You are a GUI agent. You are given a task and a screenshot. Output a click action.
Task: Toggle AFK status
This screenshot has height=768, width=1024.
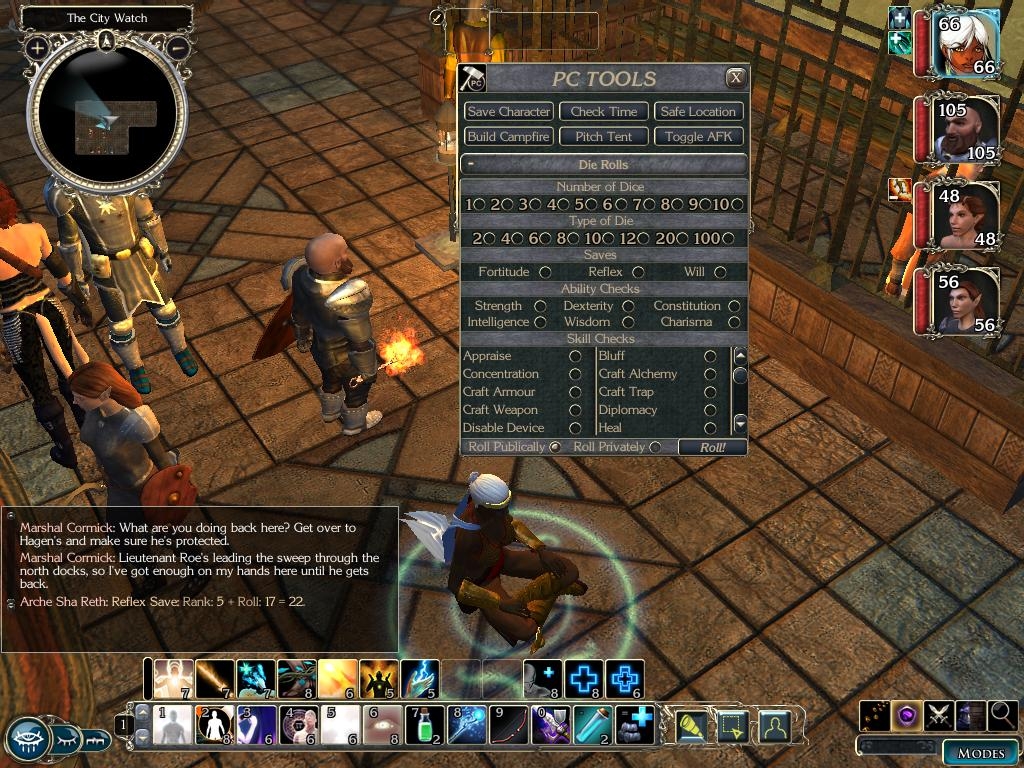coord(698,136)
